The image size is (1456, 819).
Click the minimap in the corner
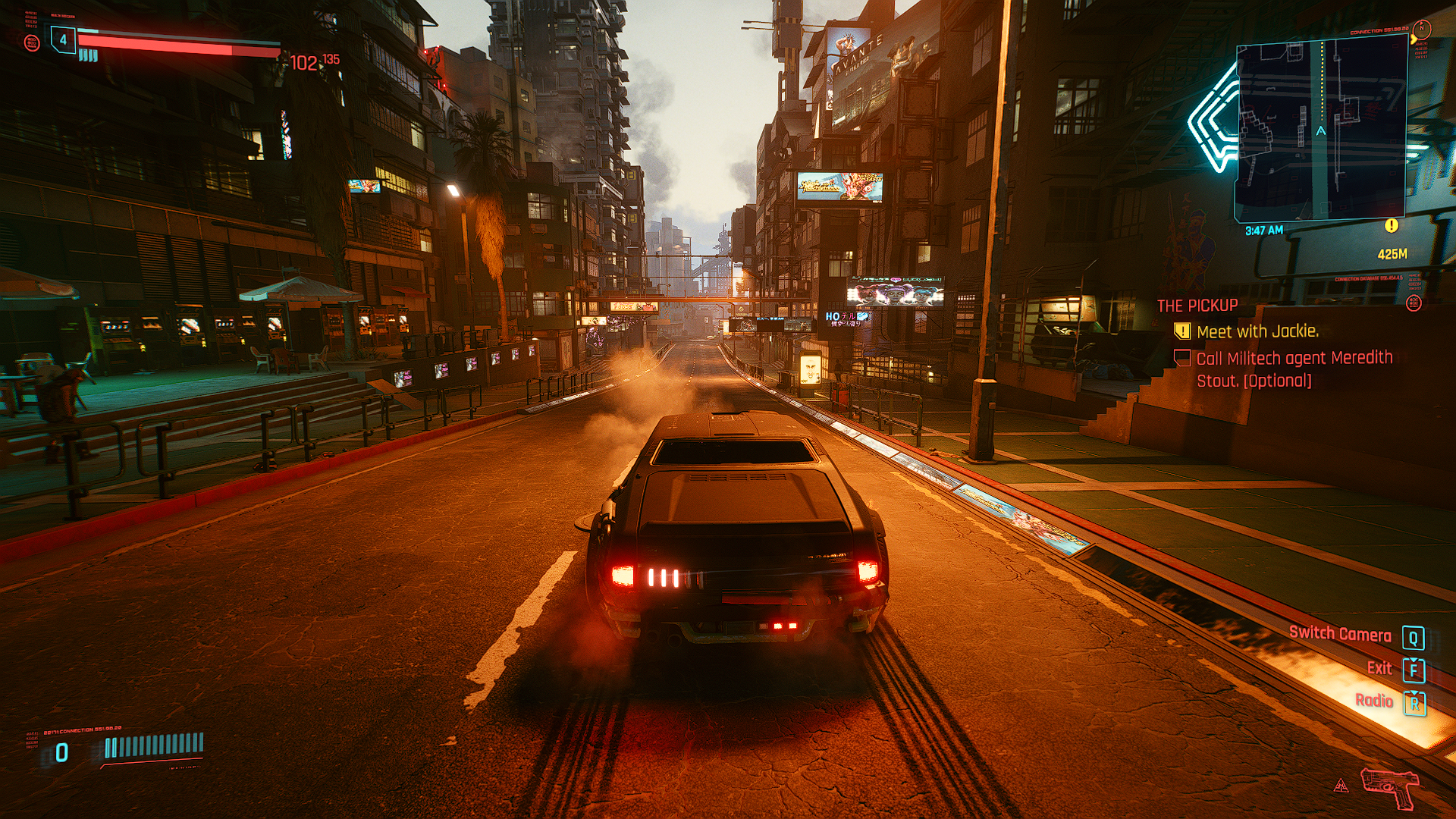click(1321, 130)
